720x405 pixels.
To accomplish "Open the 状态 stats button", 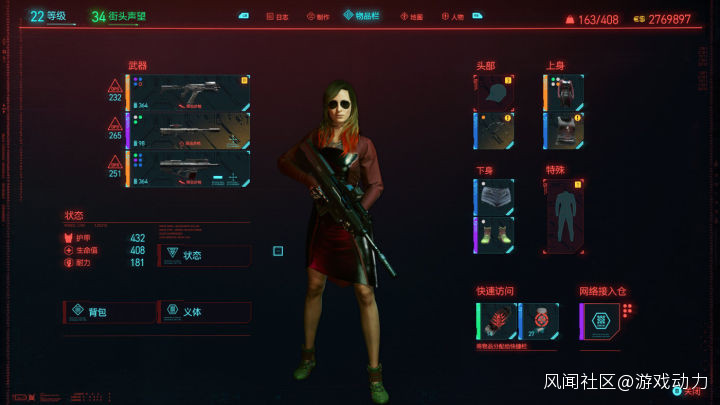I will point(204,255).
